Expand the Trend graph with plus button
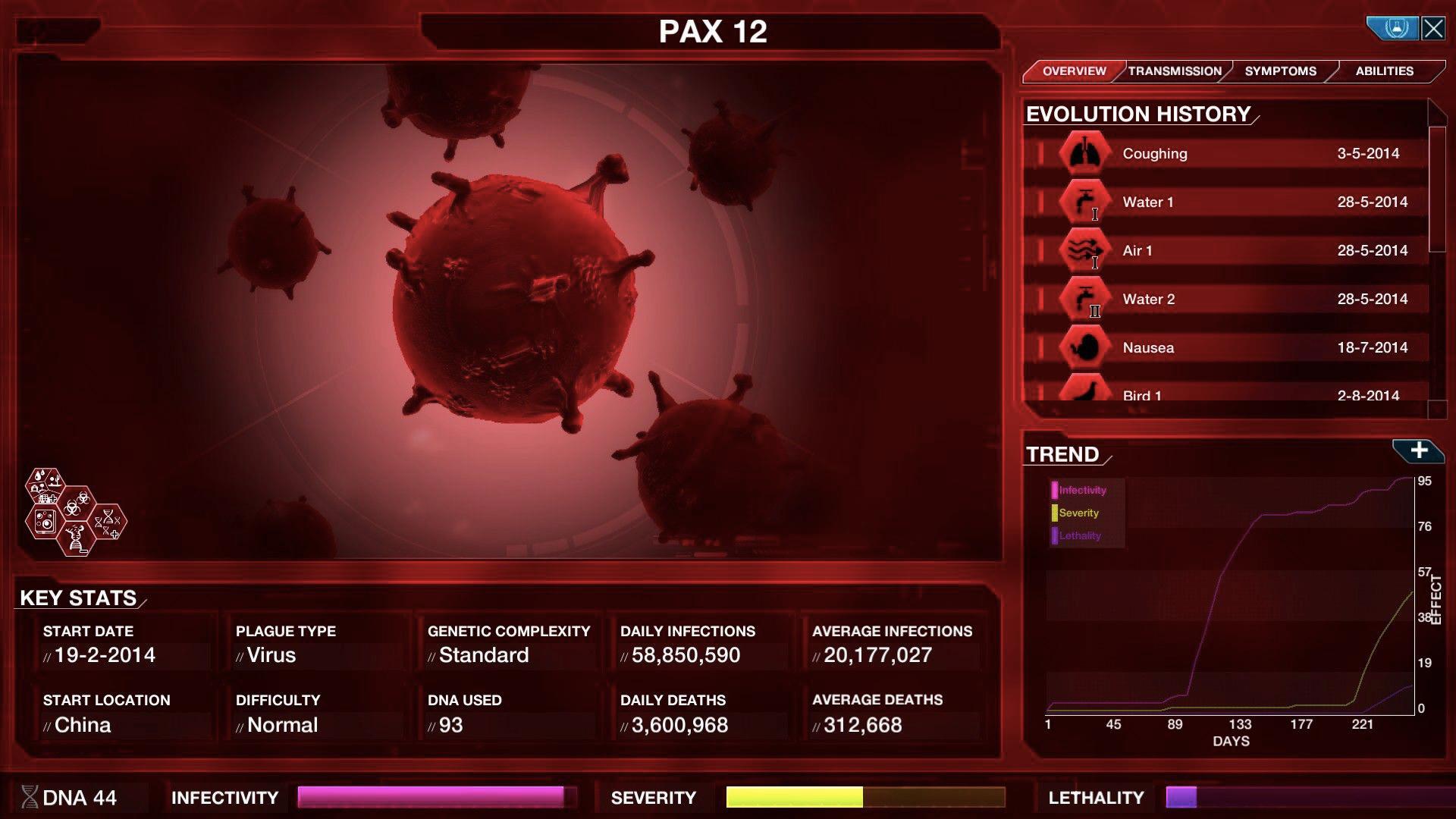Viewport: 1456px width, 819px height. (1418, 450)
